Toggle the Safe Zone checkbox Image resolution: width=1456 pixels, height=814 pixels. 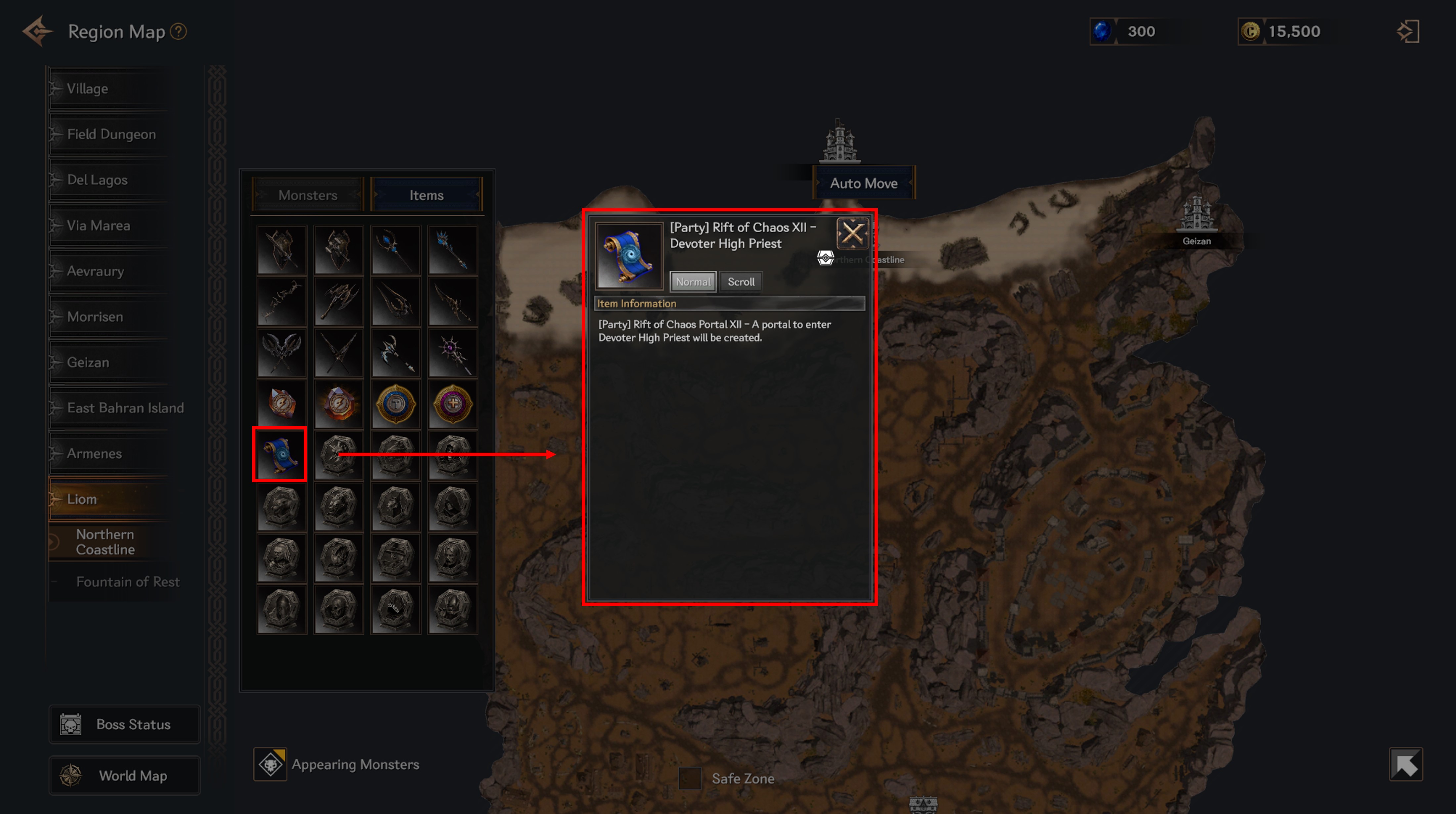[x=690, y=778]
